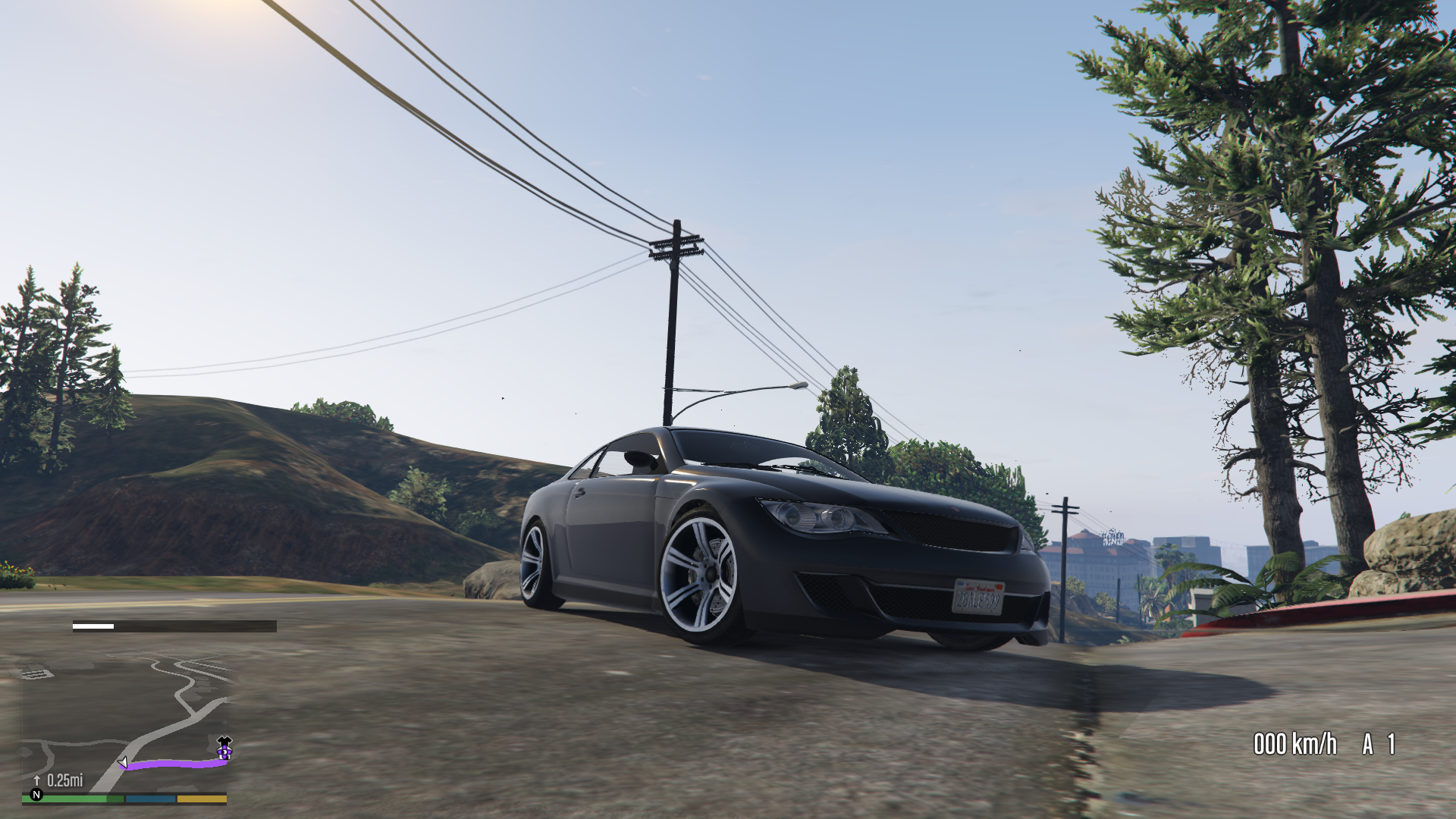This screenshot has height=819, width=1456.
Task: Click the North compass indicator on the minimap
Action: pos(37,795)
